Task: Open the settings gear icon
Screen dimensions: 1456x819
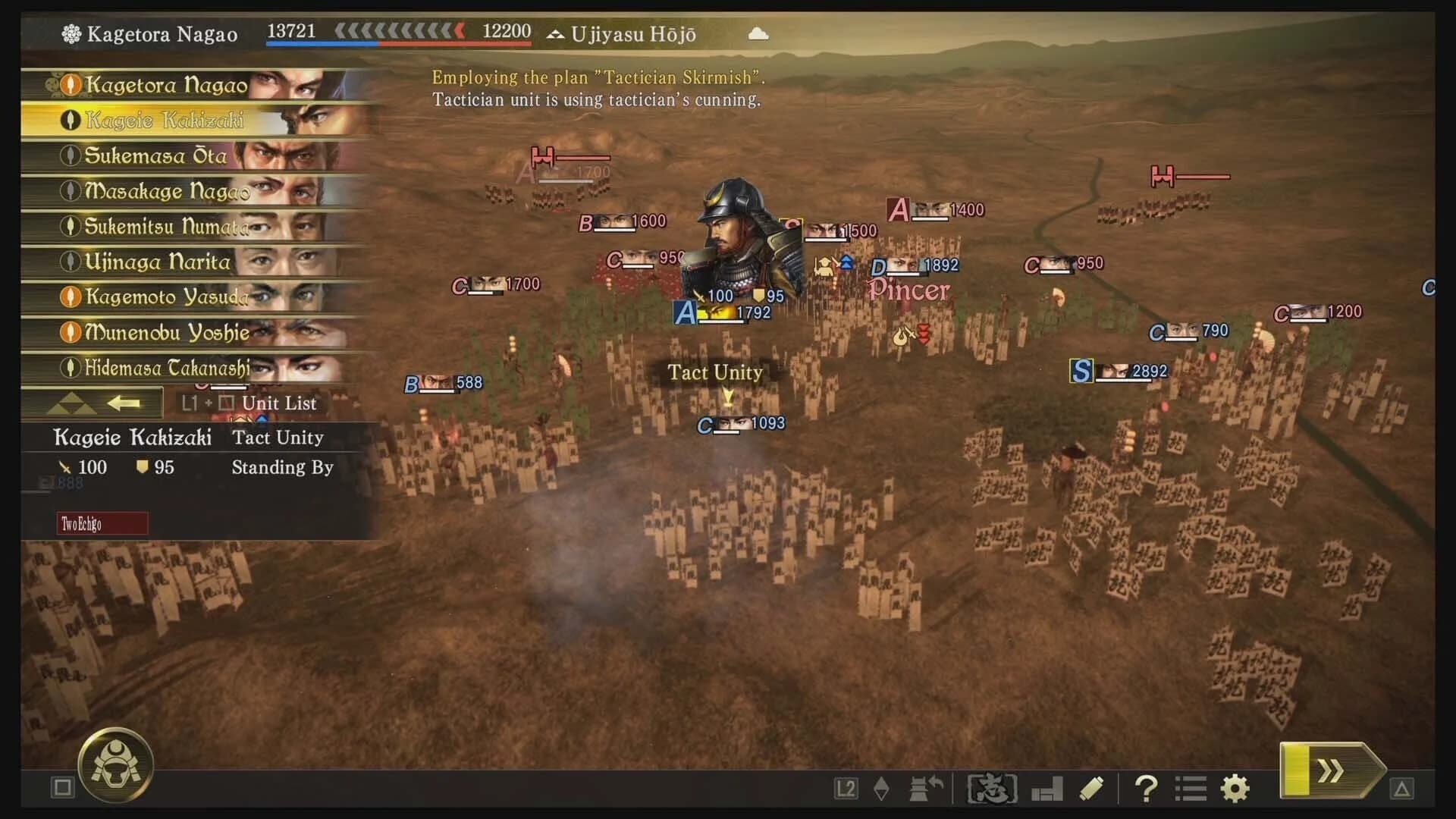Action: pyautogui.click(x=1234, y=789)
